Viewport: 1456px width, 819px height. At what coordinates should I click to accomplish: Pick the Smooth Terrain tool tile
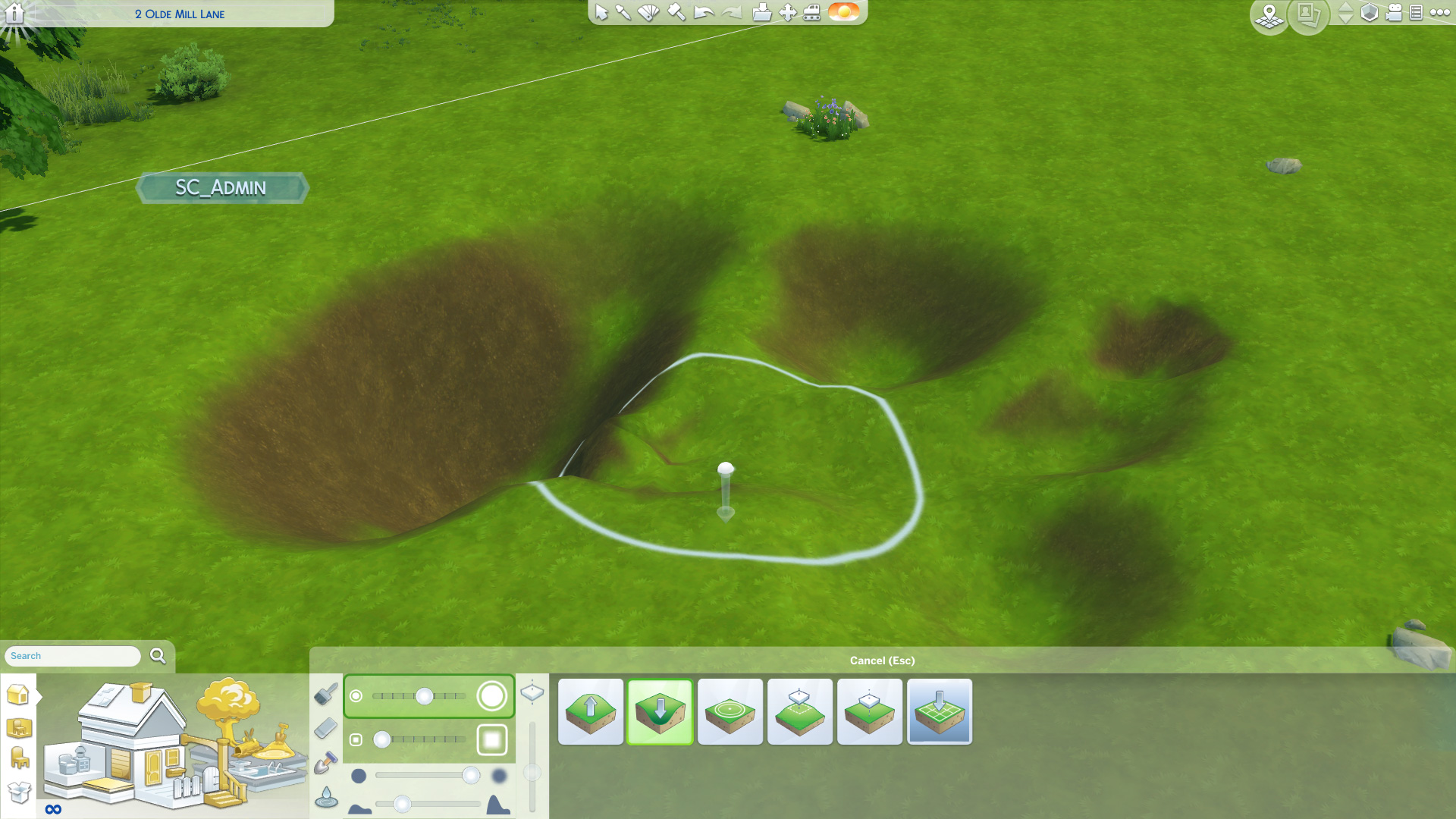[730, 711]
